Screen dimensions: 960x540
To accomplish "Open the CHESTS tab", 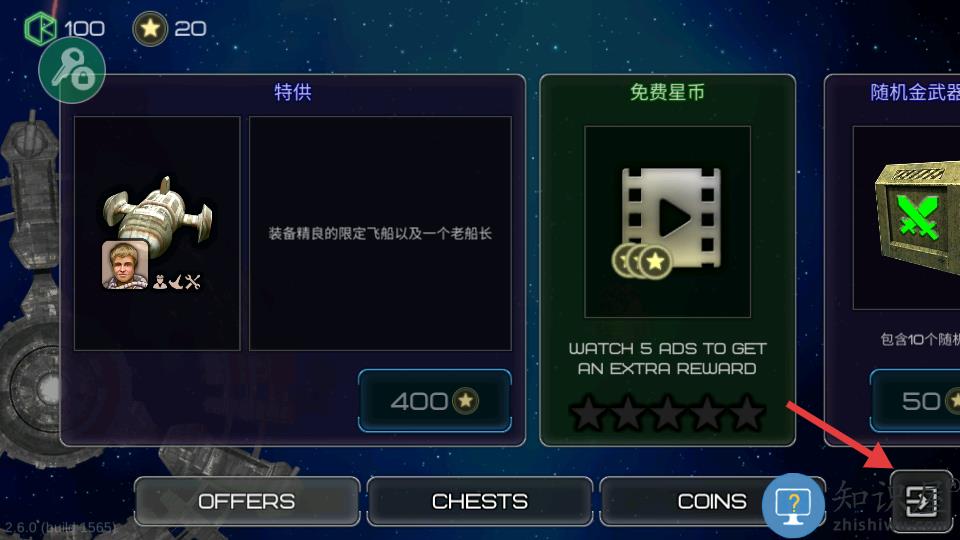I will [479, 501].
